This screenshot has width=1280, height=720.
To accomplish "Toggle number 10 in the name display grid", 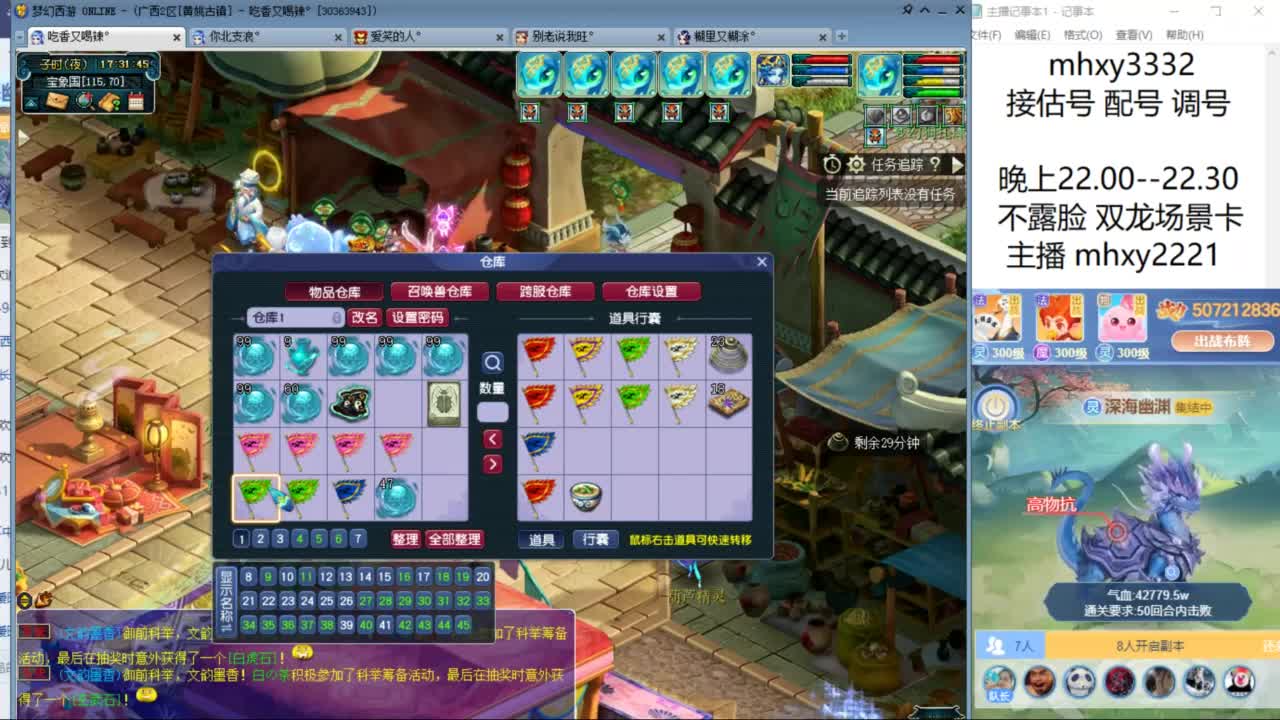I will pyautogui.click(x=285, y=577).
